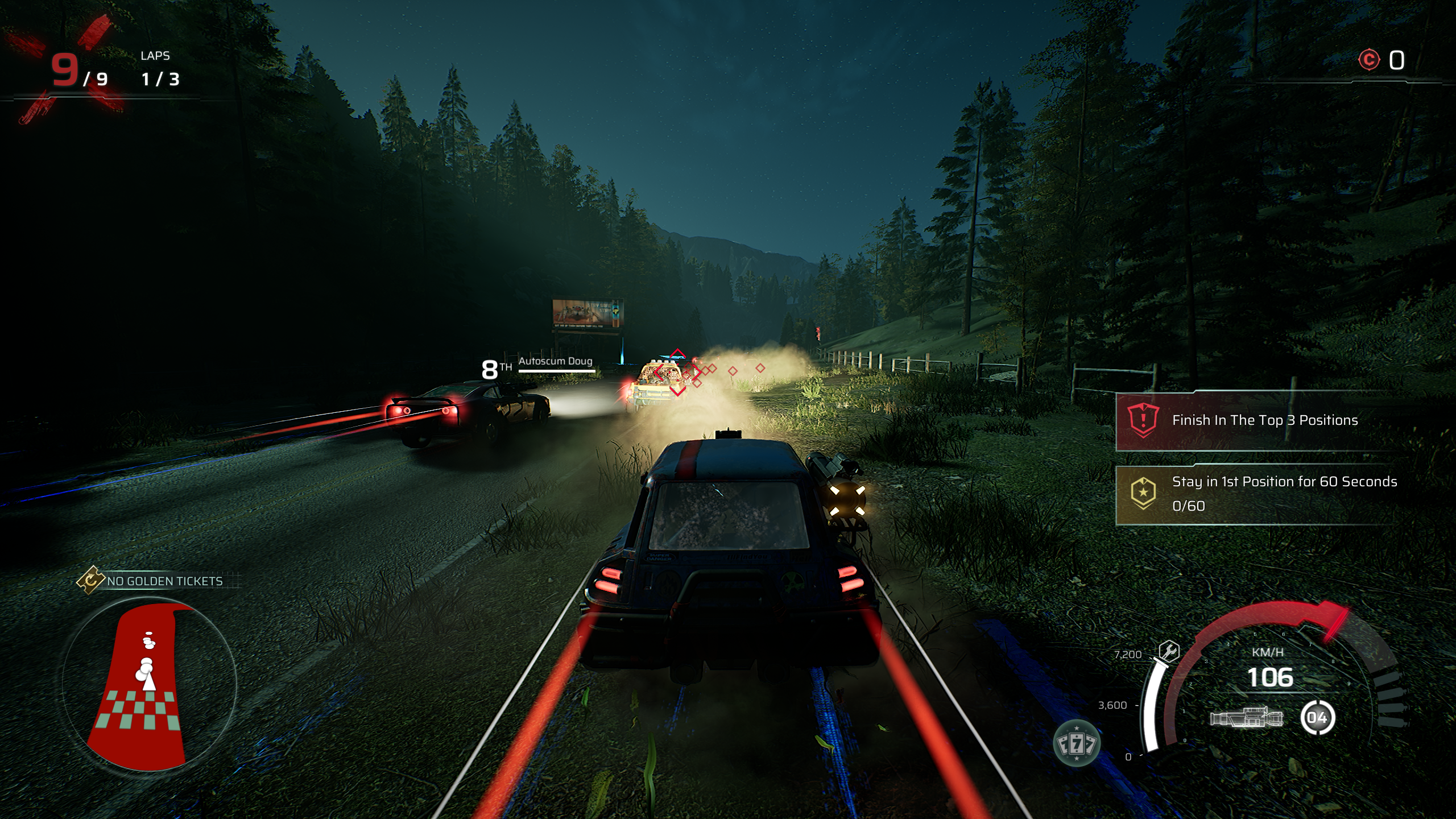Click the wrench repair icon
The width and height of the screenshot is (1456, 819).
pyautogui.click(x=1169, y=651)
